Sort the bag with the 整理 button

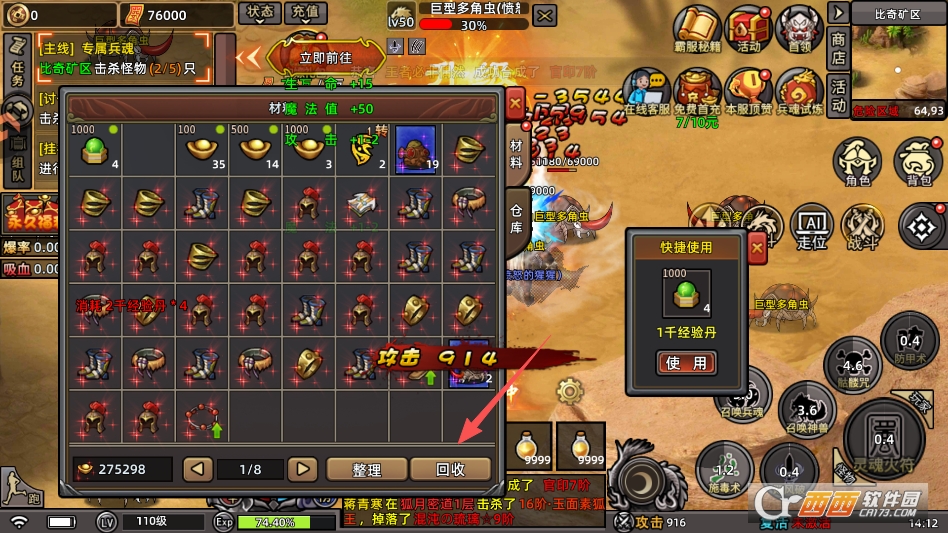point(366,469)
